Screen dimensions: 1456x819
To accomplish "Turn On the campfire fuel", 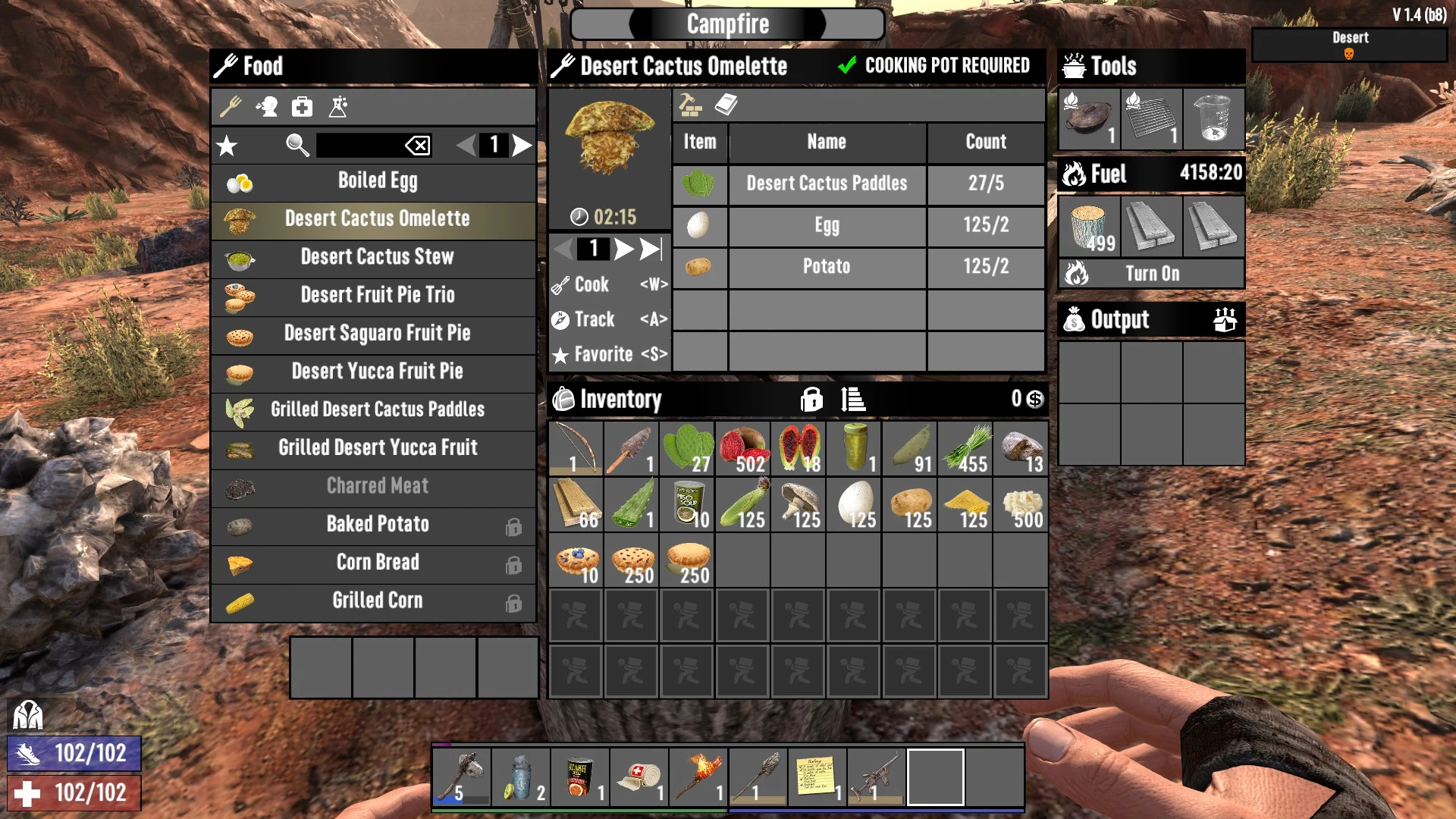I will pyautogui.click(x=1151, y=274).
